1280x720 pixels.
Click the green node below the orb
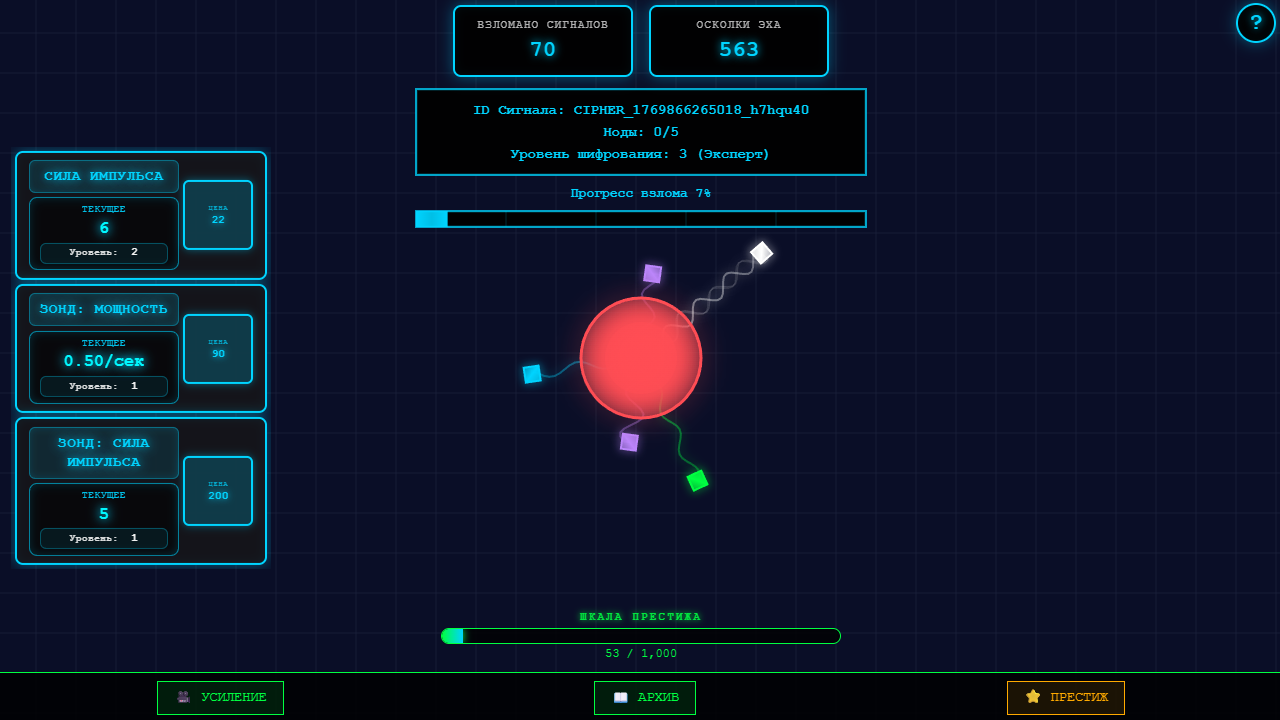pyautogui.click(x=698, y=481)
